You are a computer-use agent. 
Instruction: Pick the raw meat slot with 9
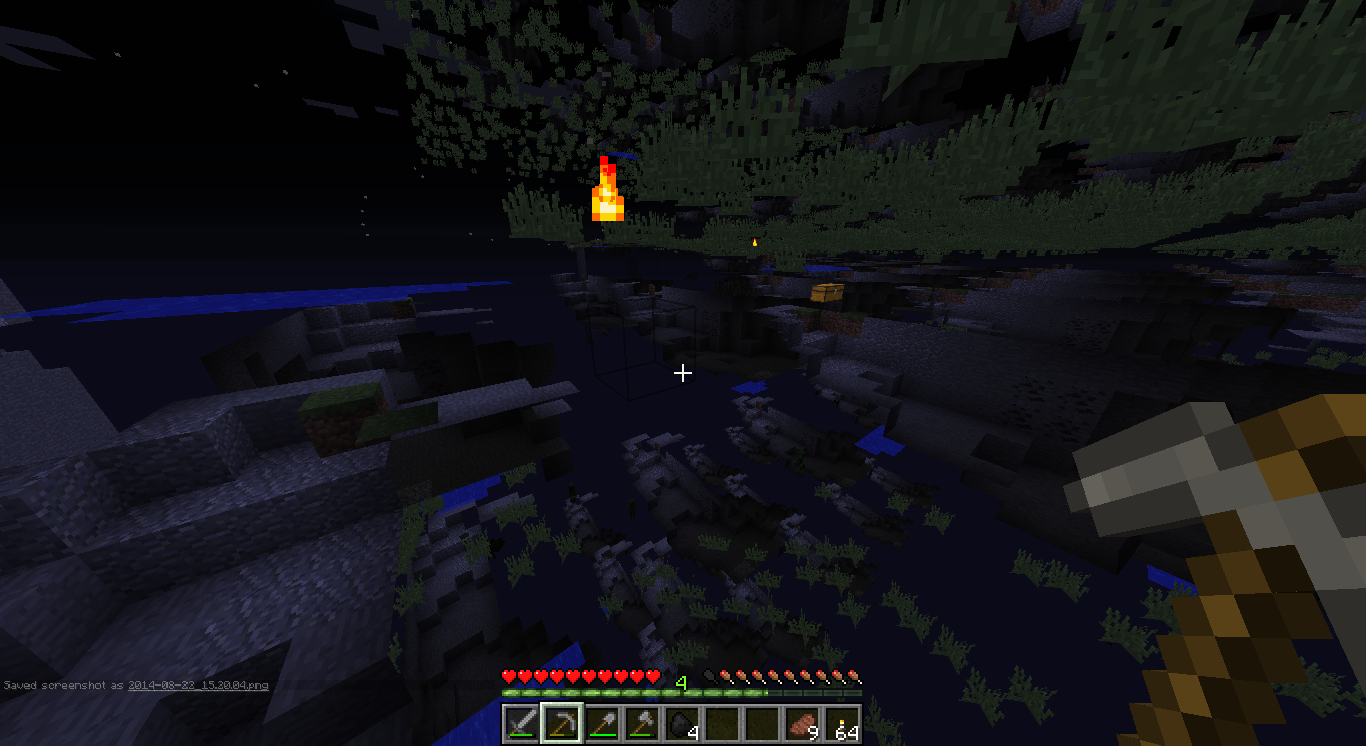click(801, 722)
